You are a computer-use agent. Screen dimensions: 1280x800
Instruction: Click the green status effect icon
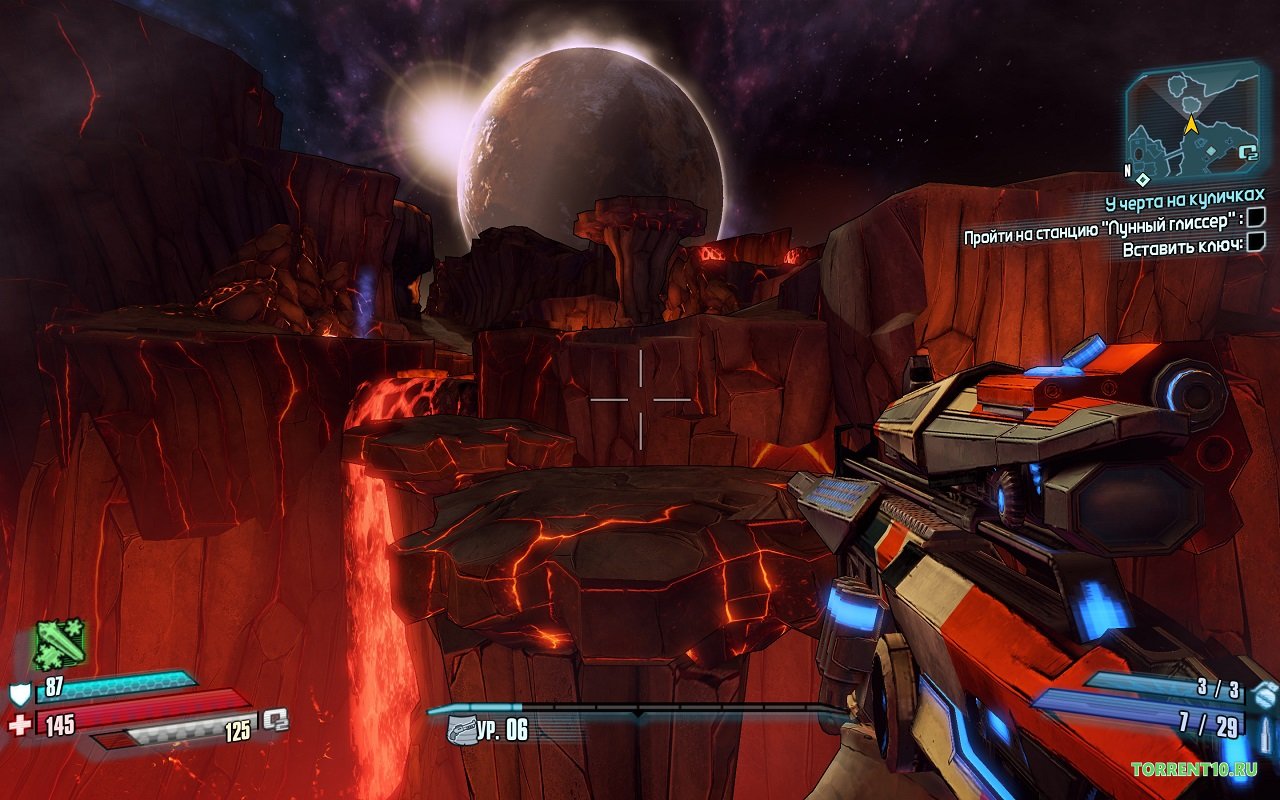pyautogui.click(x=60, y=643)
